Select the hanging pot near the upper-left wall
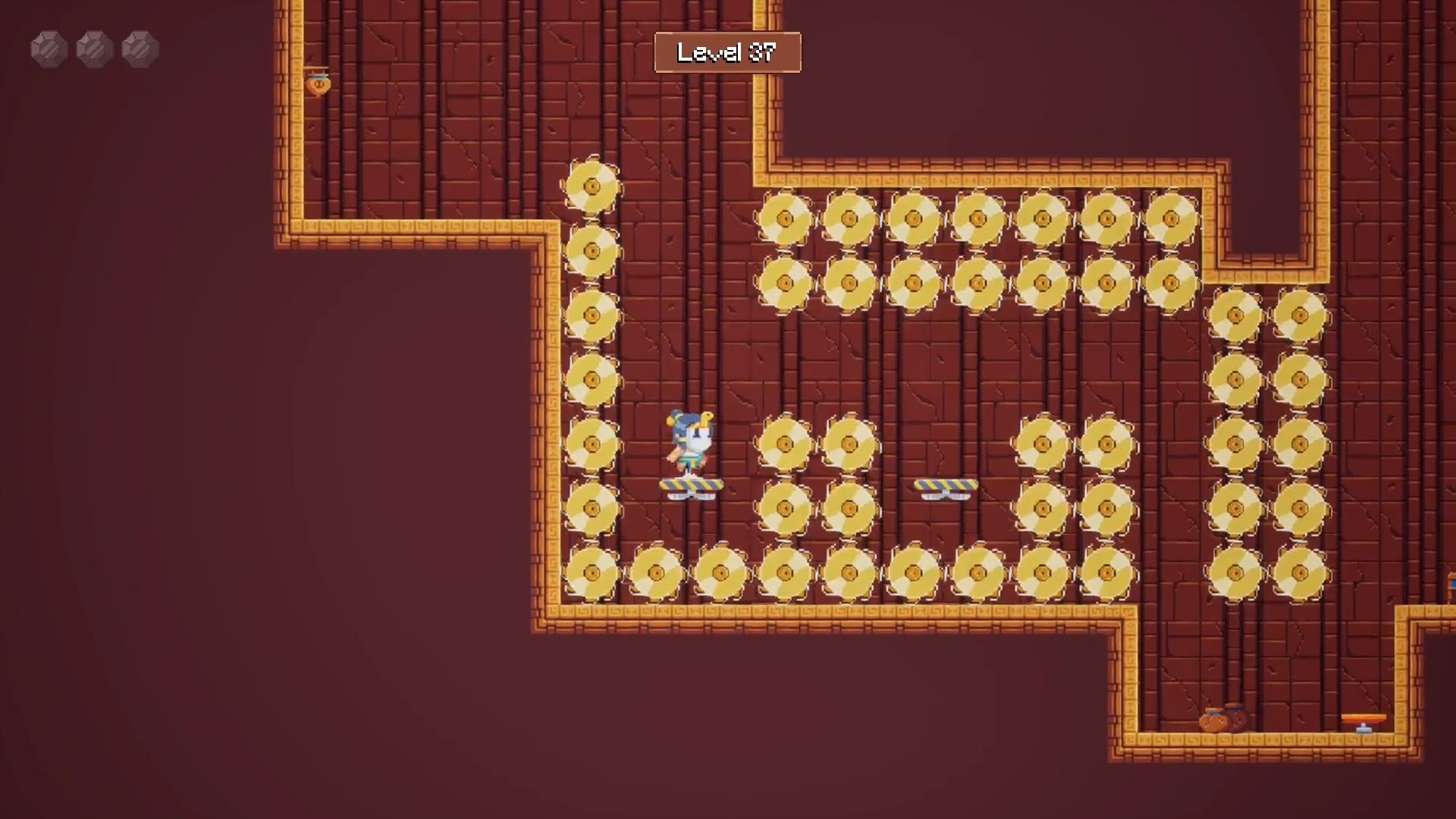The height and width of the screenshot is (819, 1456). tap(318, 83)
